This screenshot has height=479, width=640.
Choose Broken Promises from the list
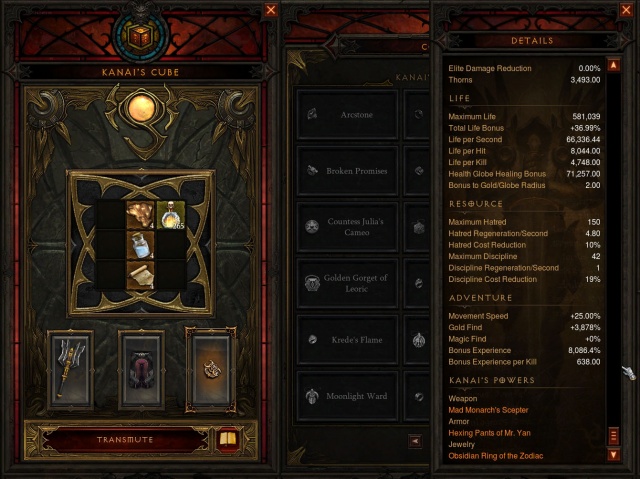pos(347,171)
